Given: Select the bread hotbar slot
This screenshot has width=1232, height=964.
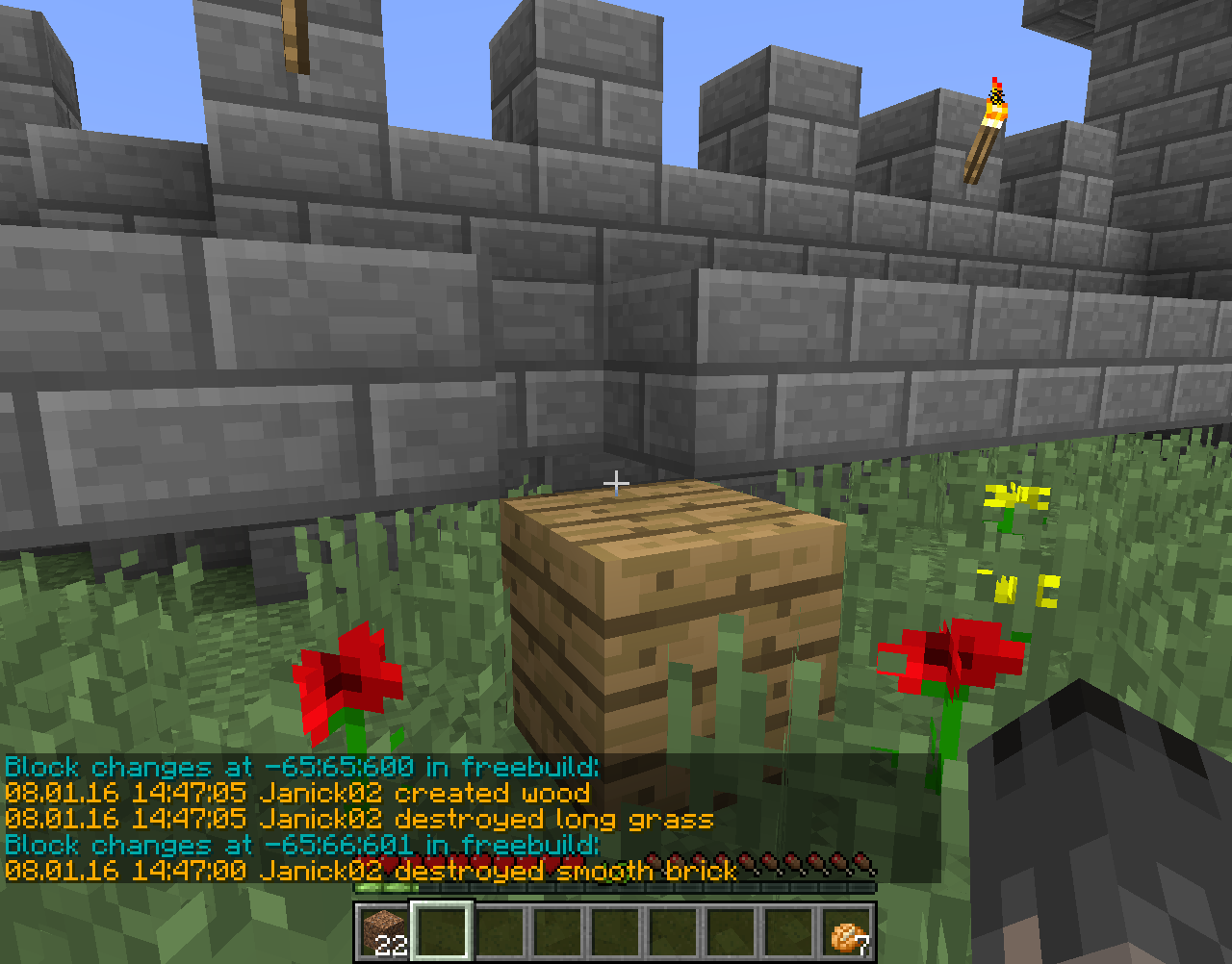Looking at the screenshot, I should pyautogui.click(x=847, y=931).
